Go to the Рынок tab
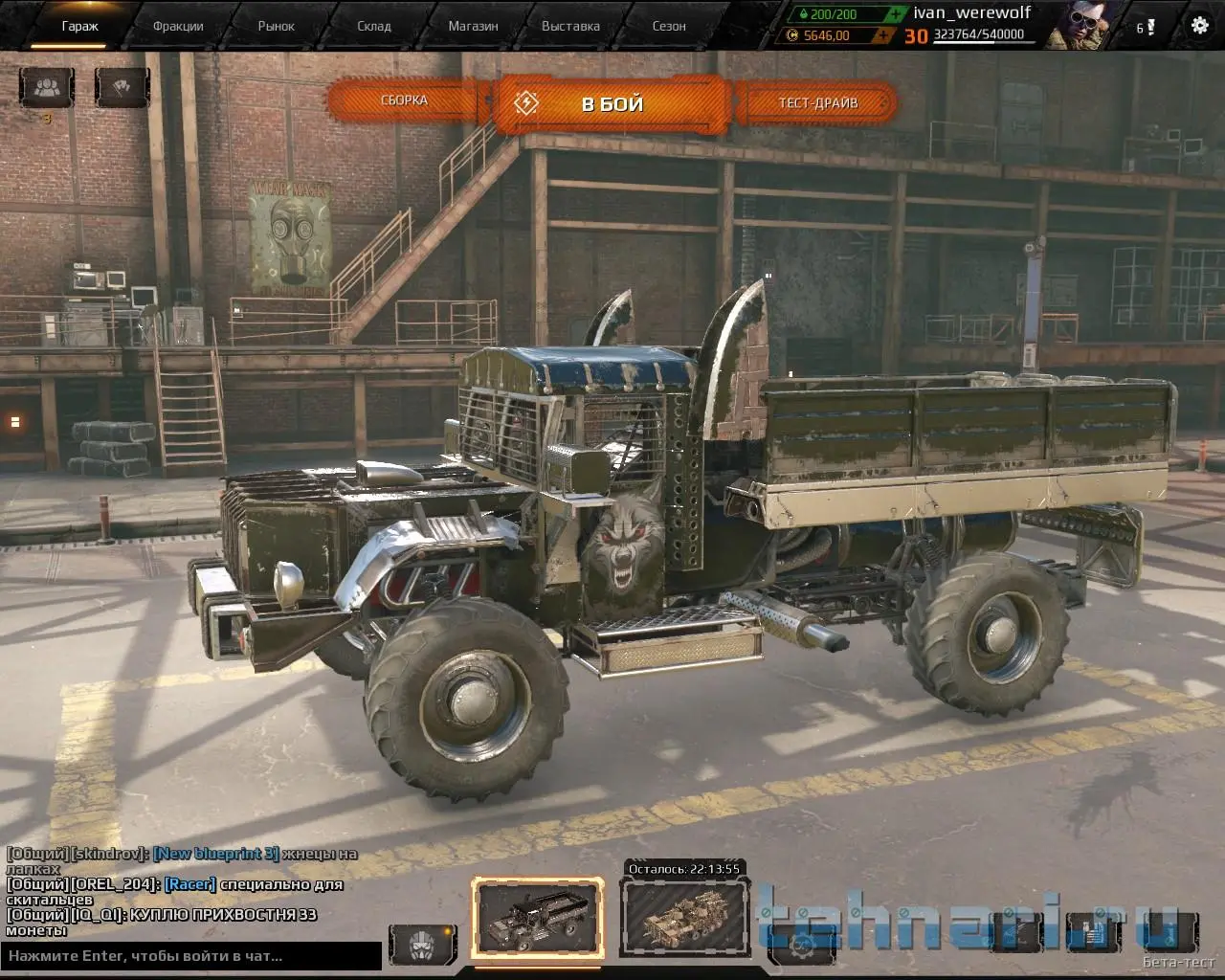Image resolution: width=1225 pixels, height=980 pixels. [277, 26]
